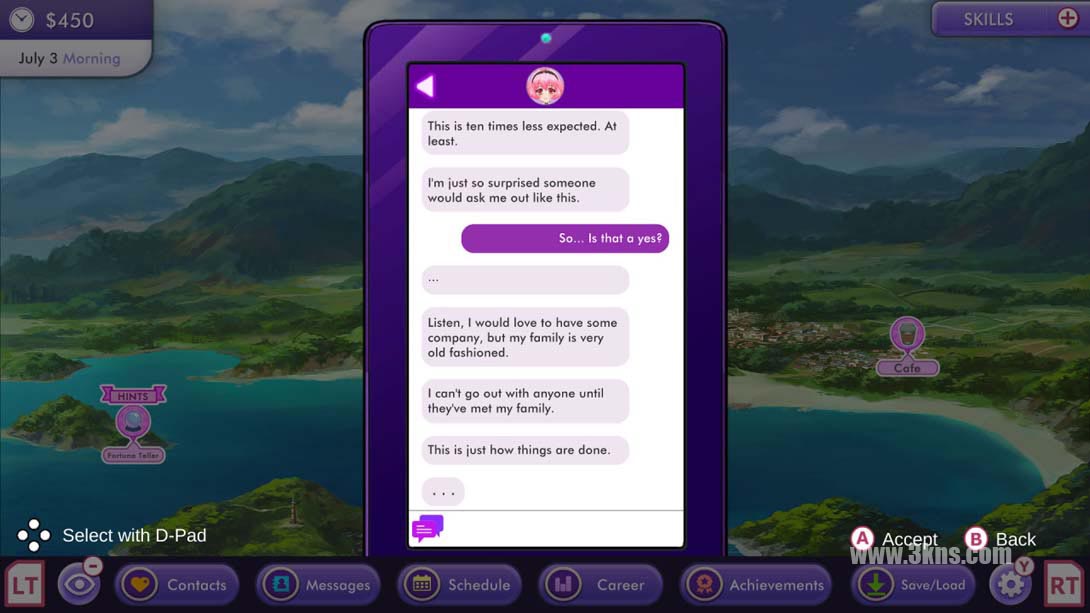Viewport: 1090px width, 613px height.
Task: Open the Career menu
Action: tap(601, 585)
